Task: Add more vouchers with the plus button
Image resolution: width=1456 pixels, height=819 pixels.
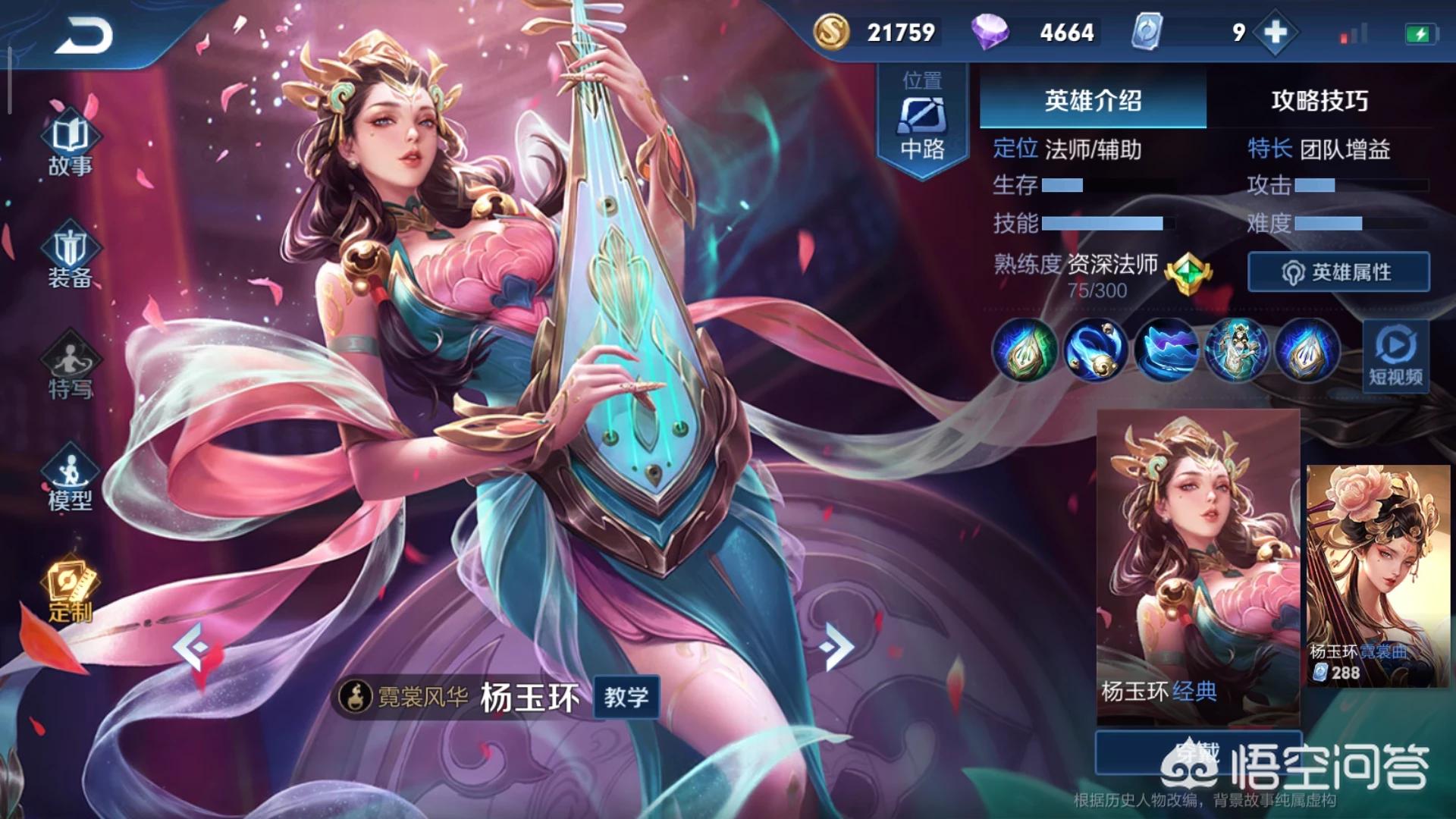Action: (1276, 33)
